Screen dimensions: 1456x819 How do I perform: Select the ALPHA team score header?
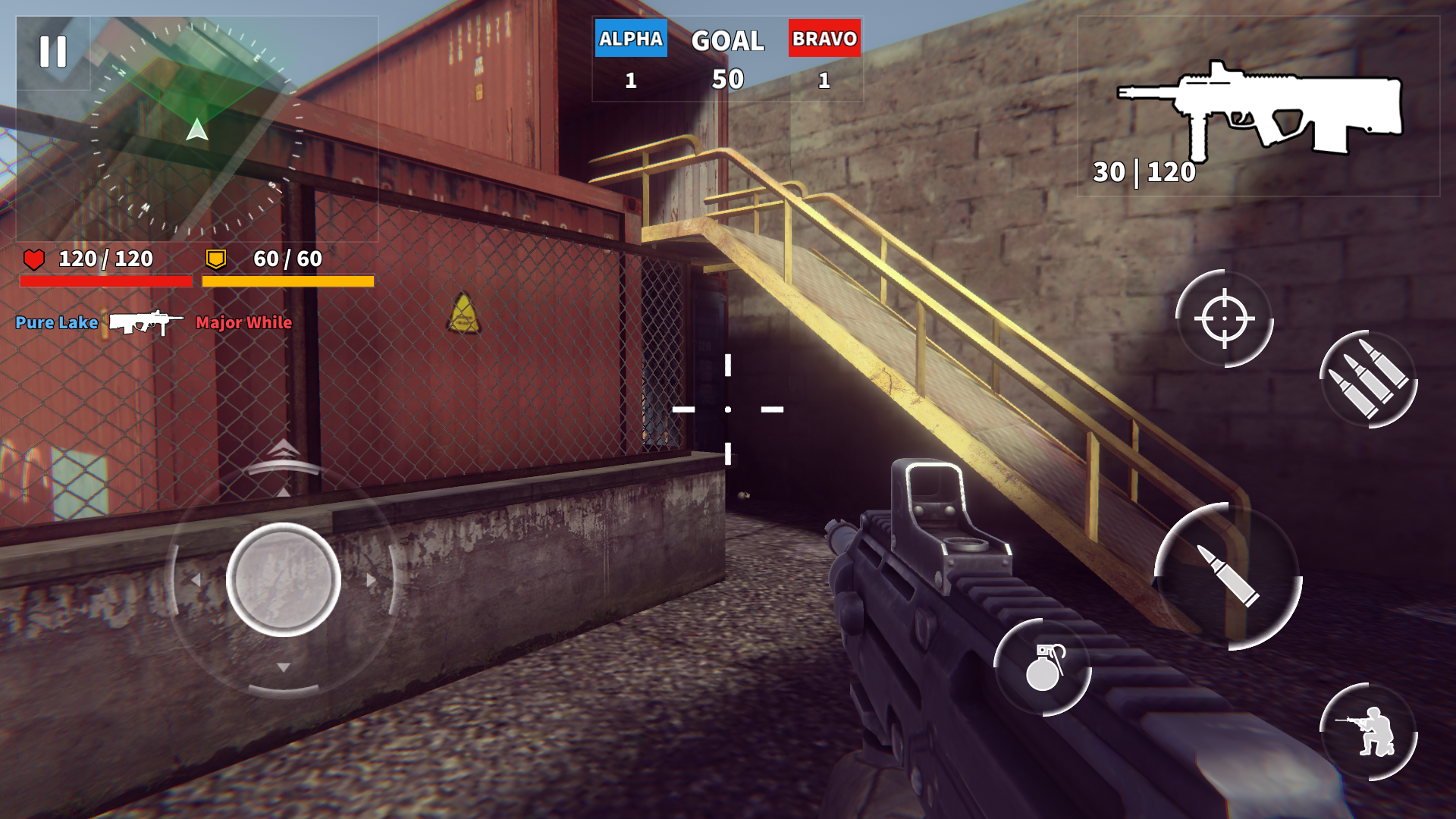pos(631,36)
